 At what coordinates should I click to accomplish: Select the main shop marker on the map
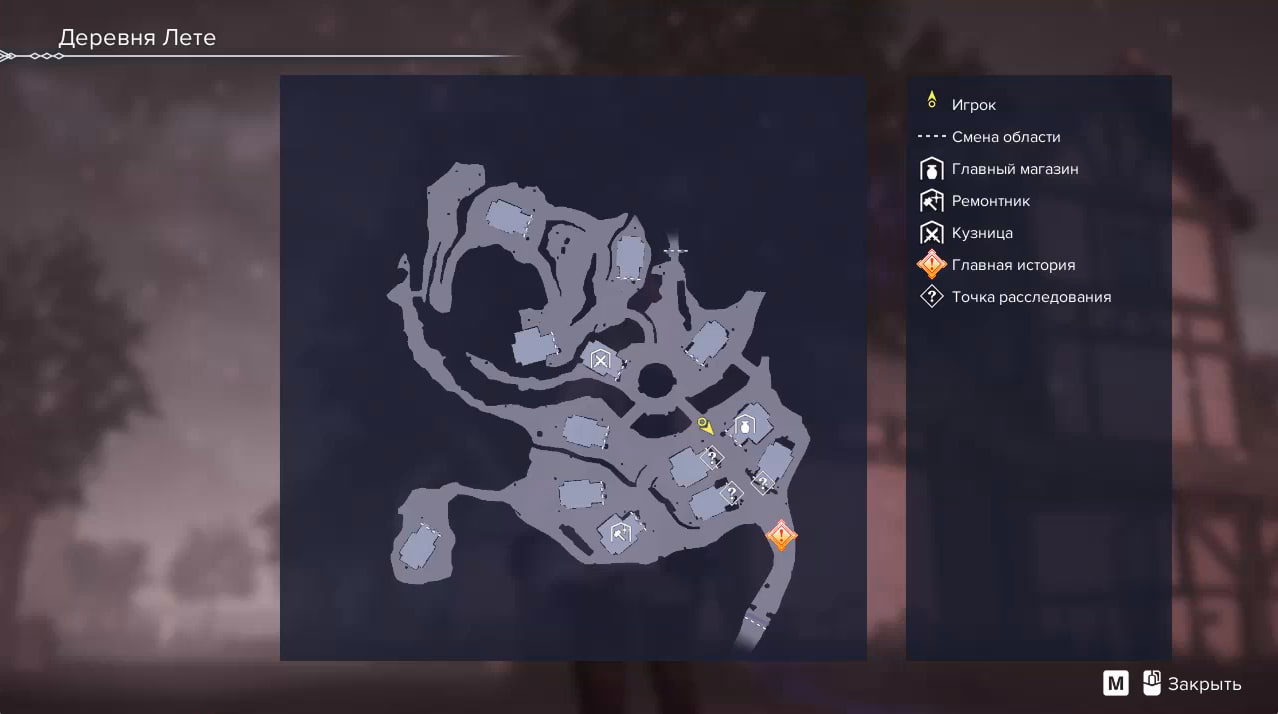(x=745, y=428)
